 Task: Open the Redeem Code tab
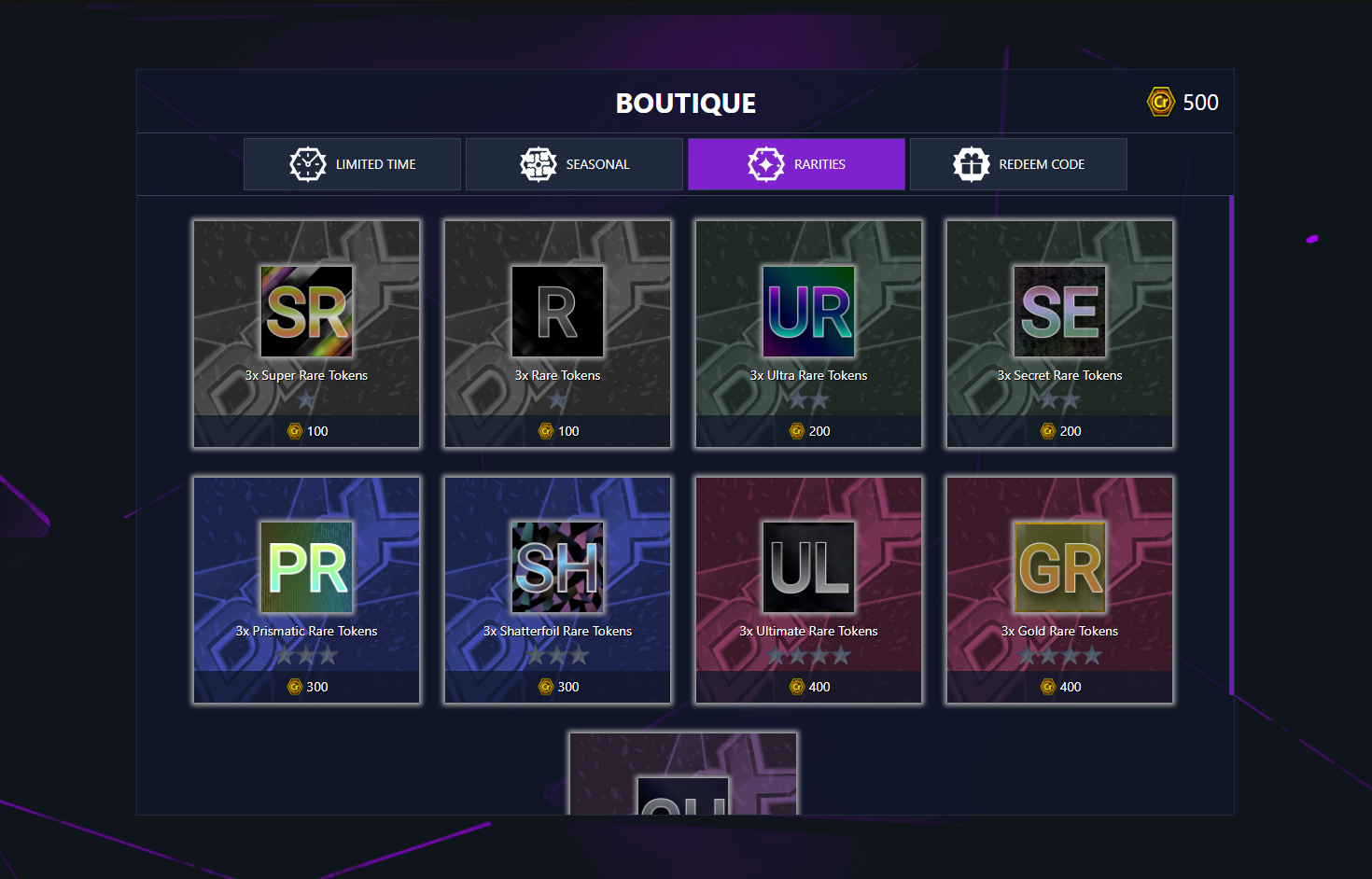tap(1018, 163)
